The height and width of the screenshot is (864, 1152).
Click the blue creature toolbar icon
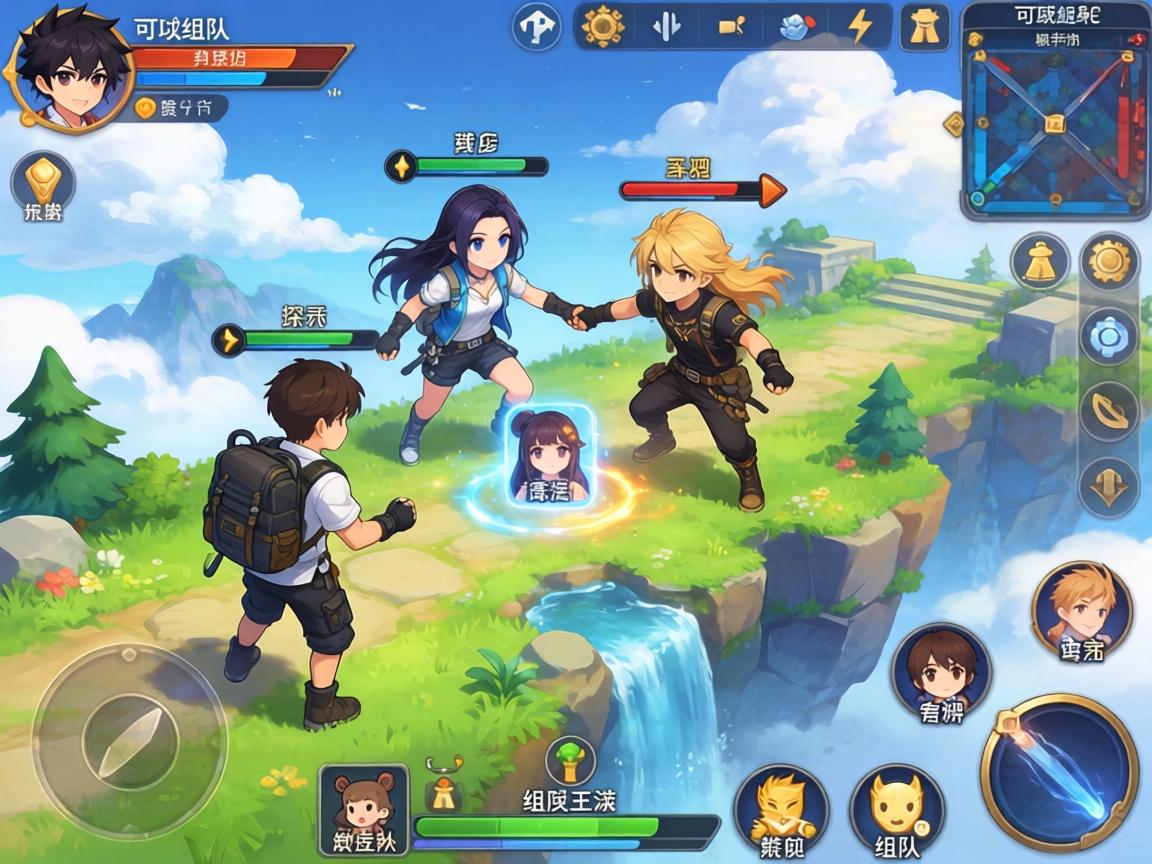[795, 27]
